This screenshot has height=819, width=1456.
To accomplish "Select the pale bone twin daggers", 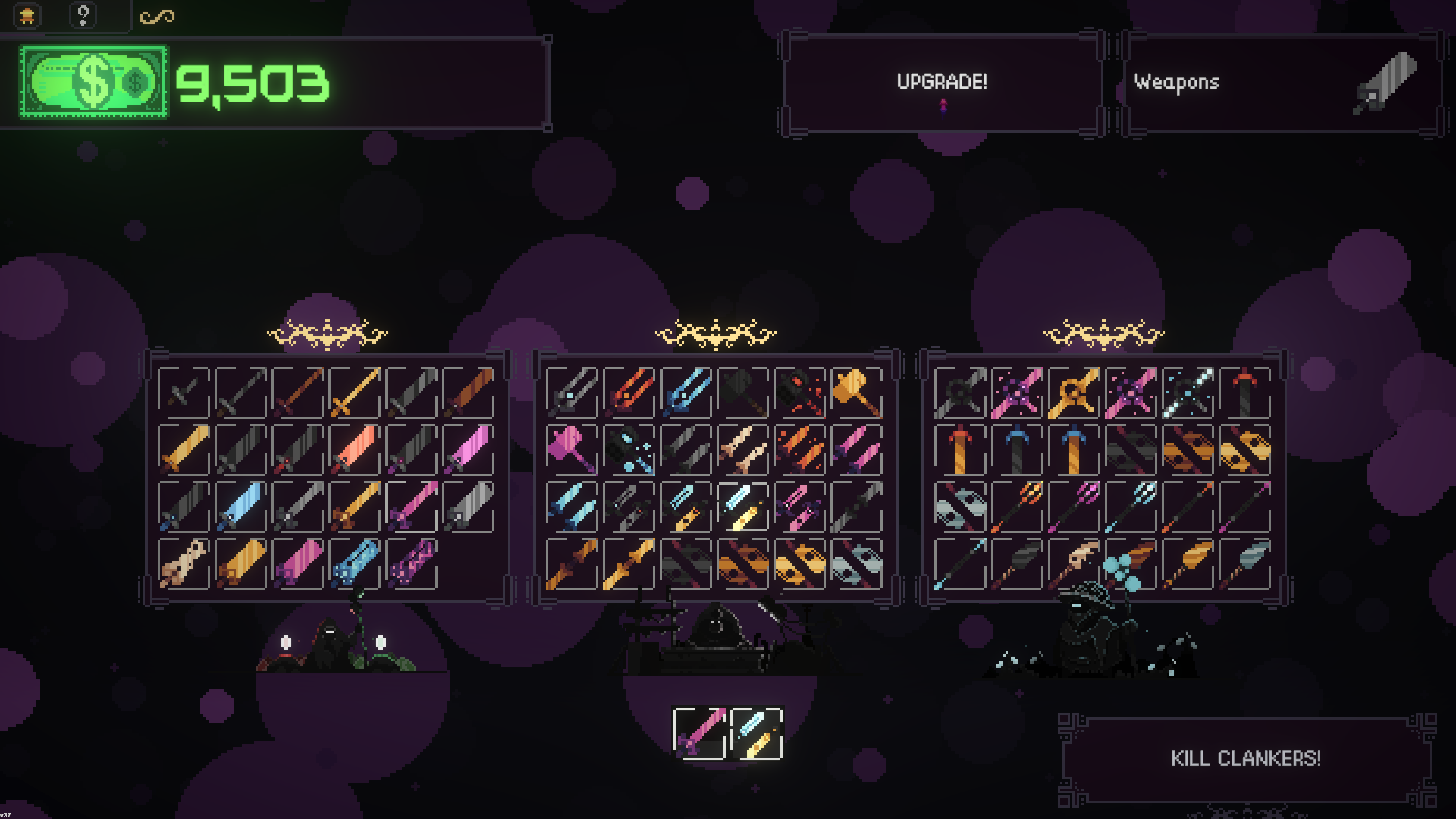I will click(x=742, y=449).
